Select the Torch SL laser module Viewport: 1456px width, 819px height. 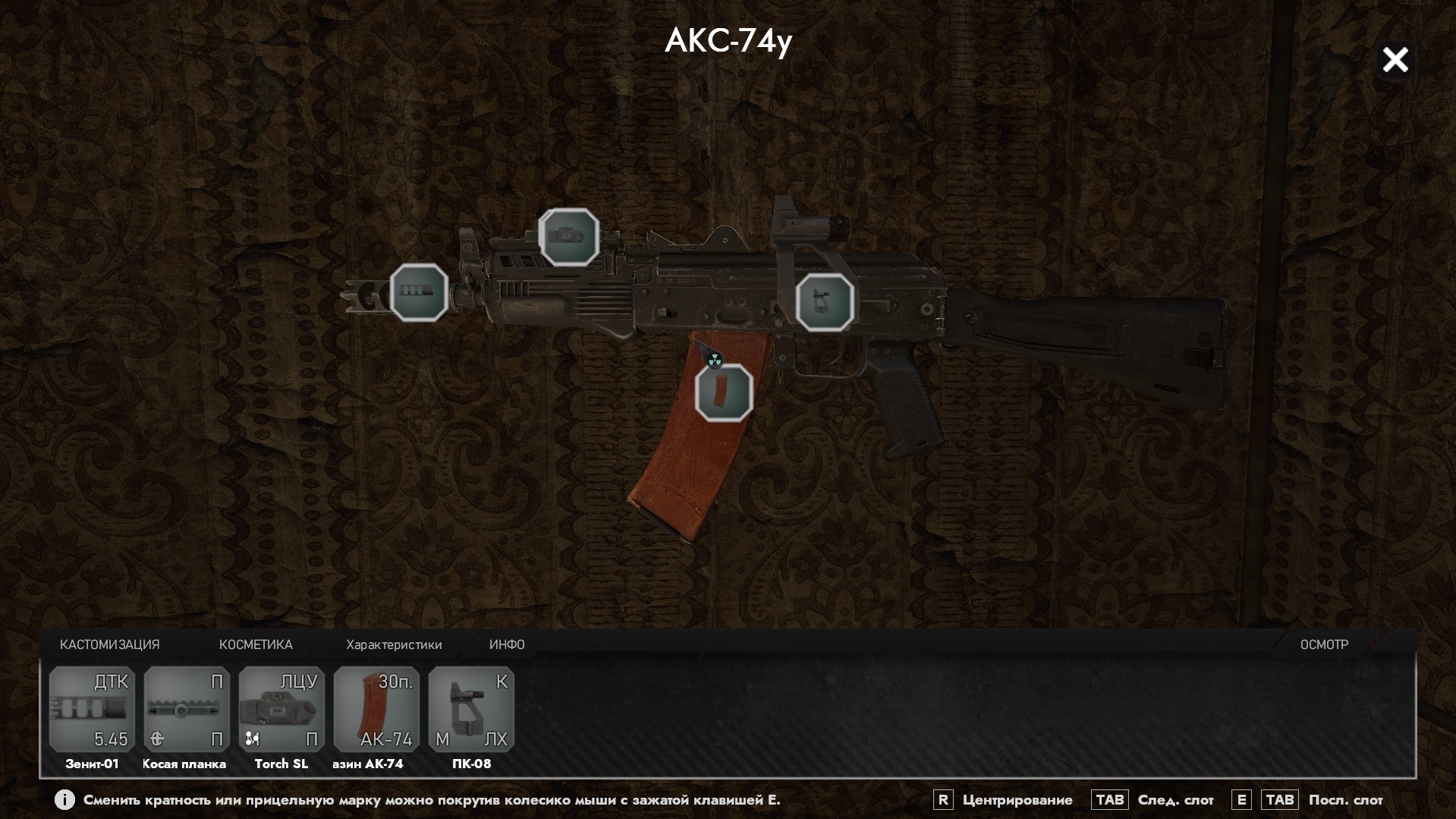tap(281, 710)
